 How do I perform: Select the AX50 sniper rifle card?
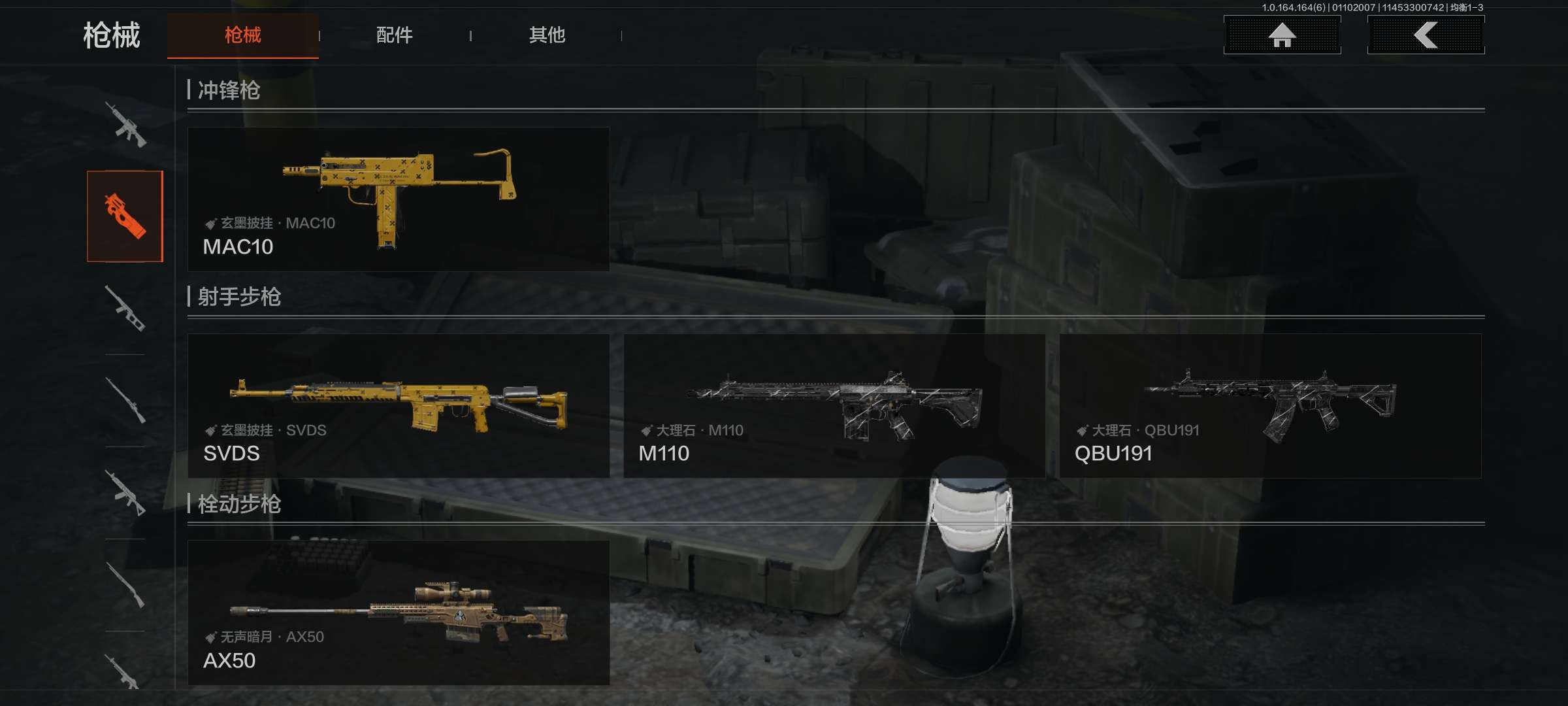[x=399, y=613]
